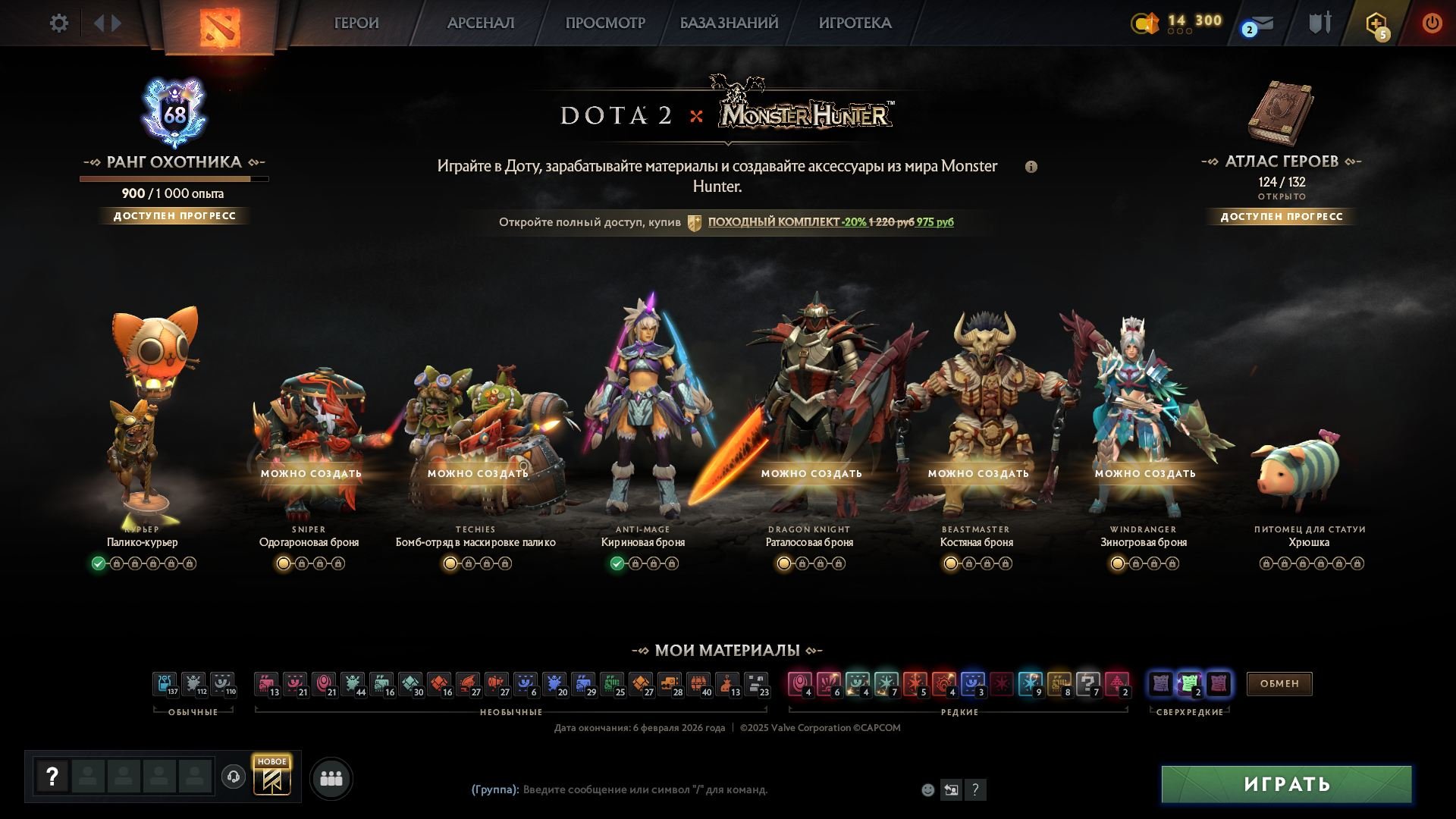Open the question mark help panel in chat
Image resolution: width=1456 pixels, height=819 pixels.
pyautogui.click(x=975, y=789)
